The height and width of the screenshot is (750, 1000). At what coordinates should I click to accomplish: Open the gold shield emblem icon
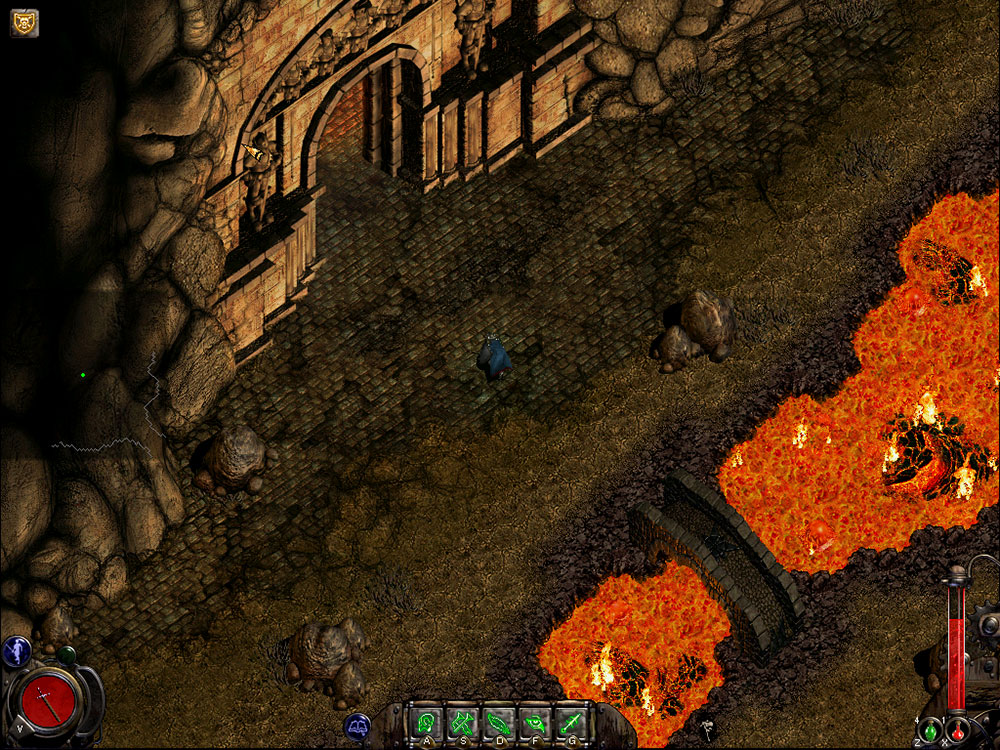coord(24,22)
